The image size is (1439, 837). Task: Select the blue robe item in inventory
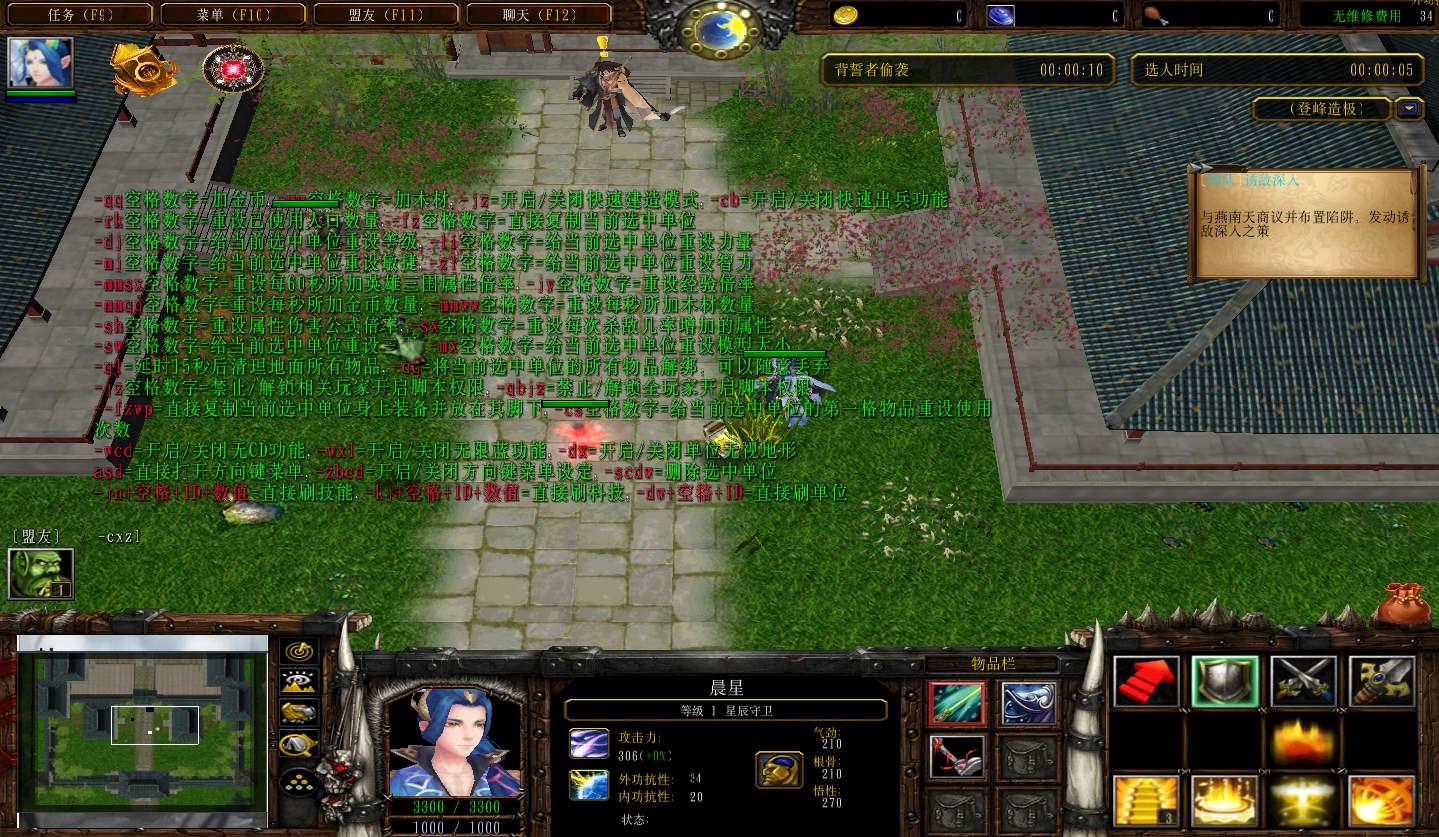[1028, 704]
